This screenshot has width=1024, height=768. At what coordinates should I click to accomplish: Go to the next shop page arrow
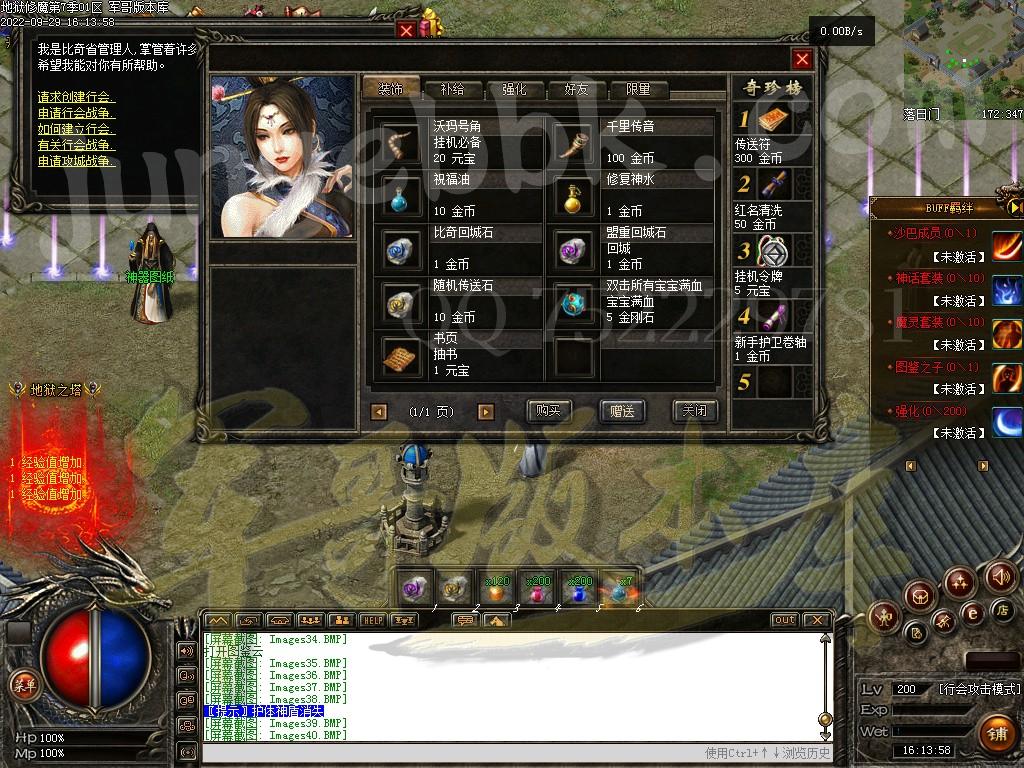click(486, 411)
